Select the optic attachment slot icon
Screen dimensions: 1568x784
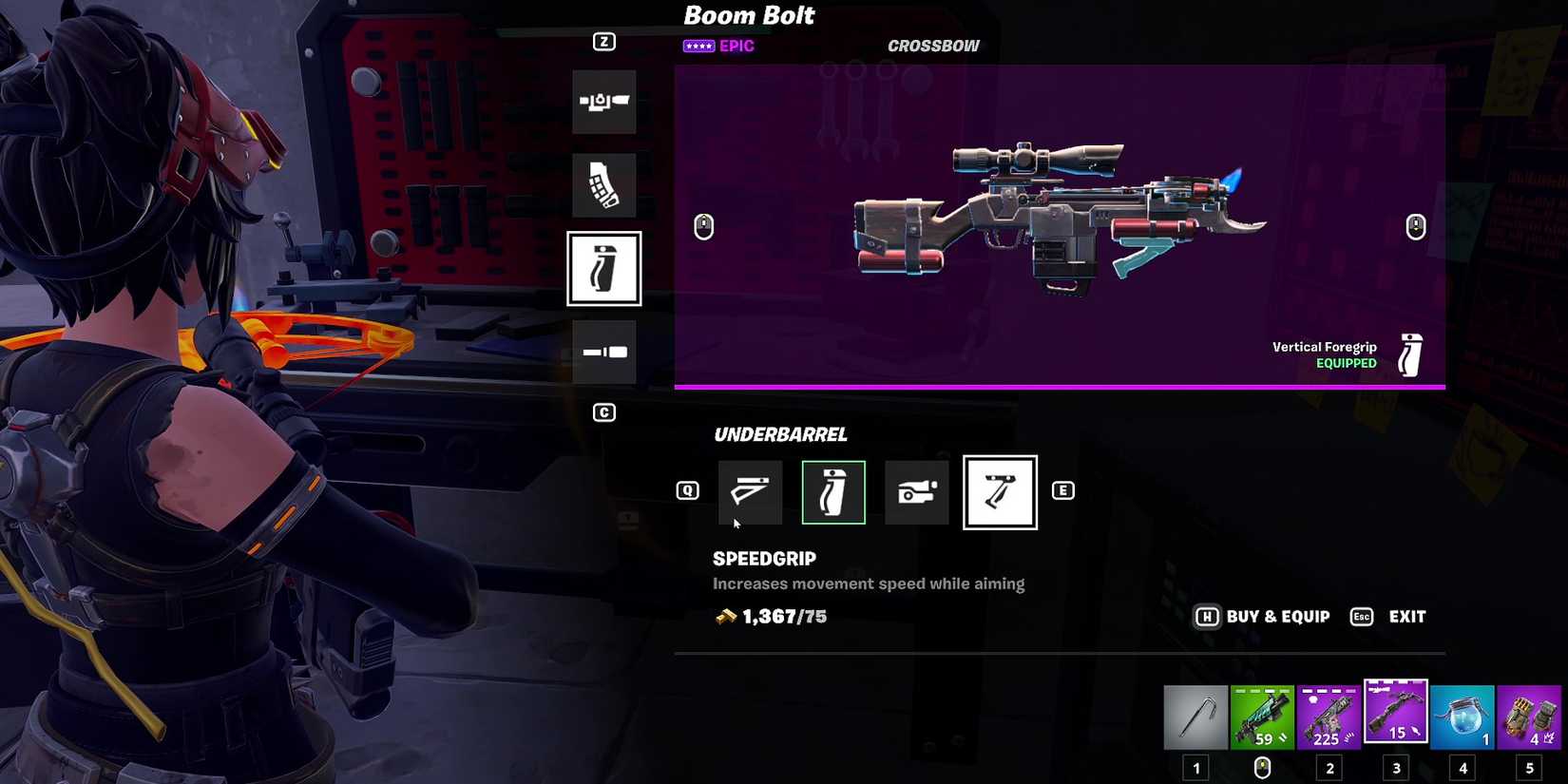pos(604,102)
